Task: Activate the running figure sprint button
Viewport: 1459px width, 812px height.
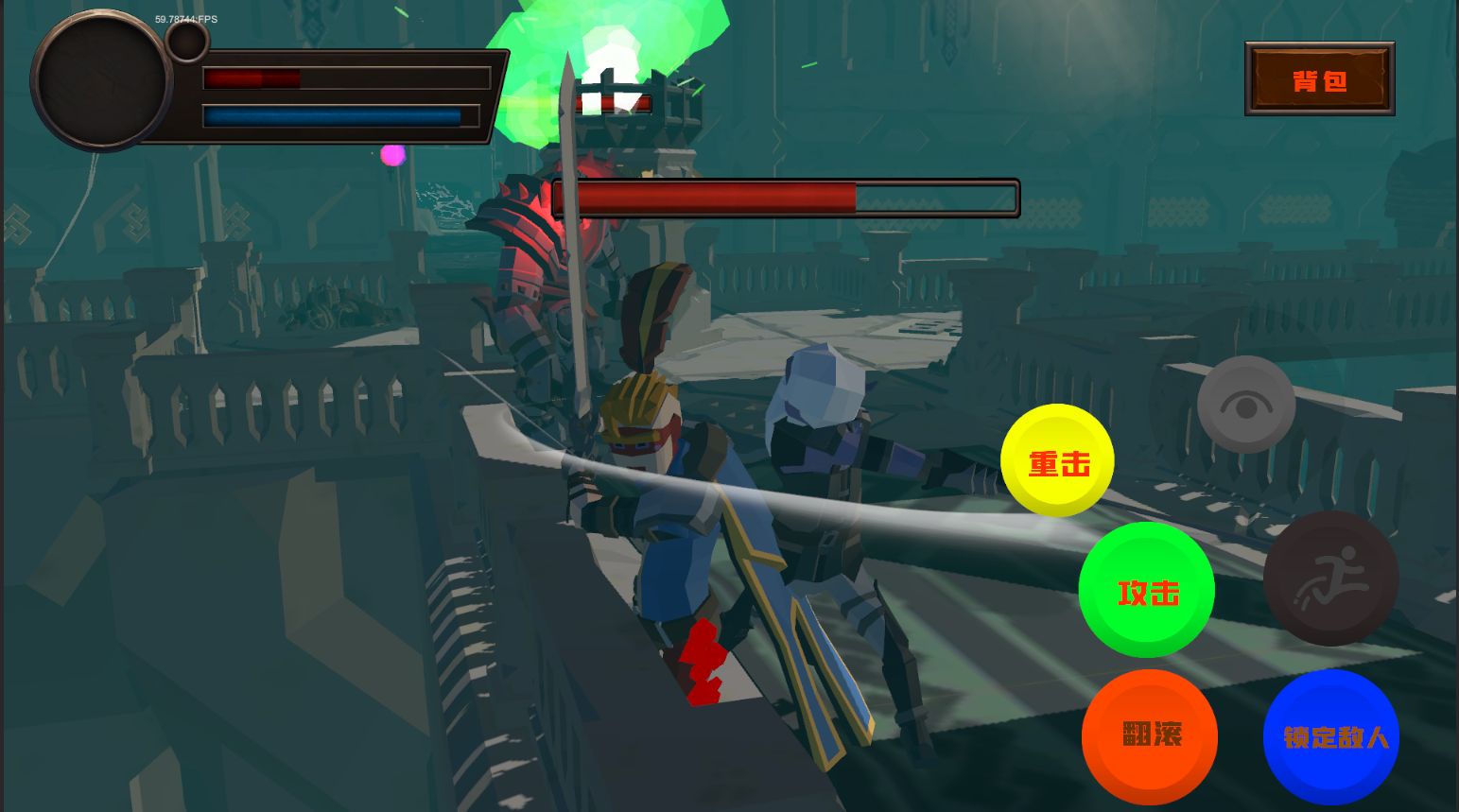Action: [x=1330, y=579]
